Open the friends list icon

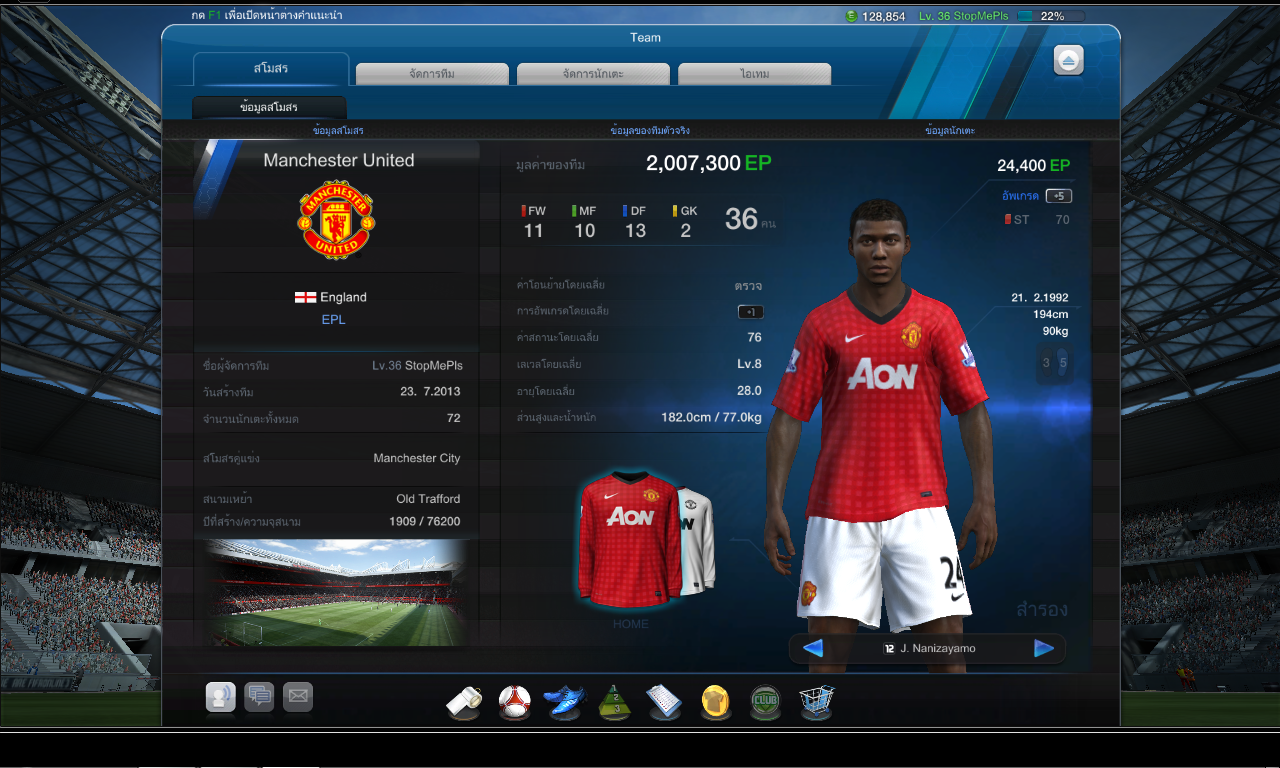pyautogui.click(x=220, y=696)
